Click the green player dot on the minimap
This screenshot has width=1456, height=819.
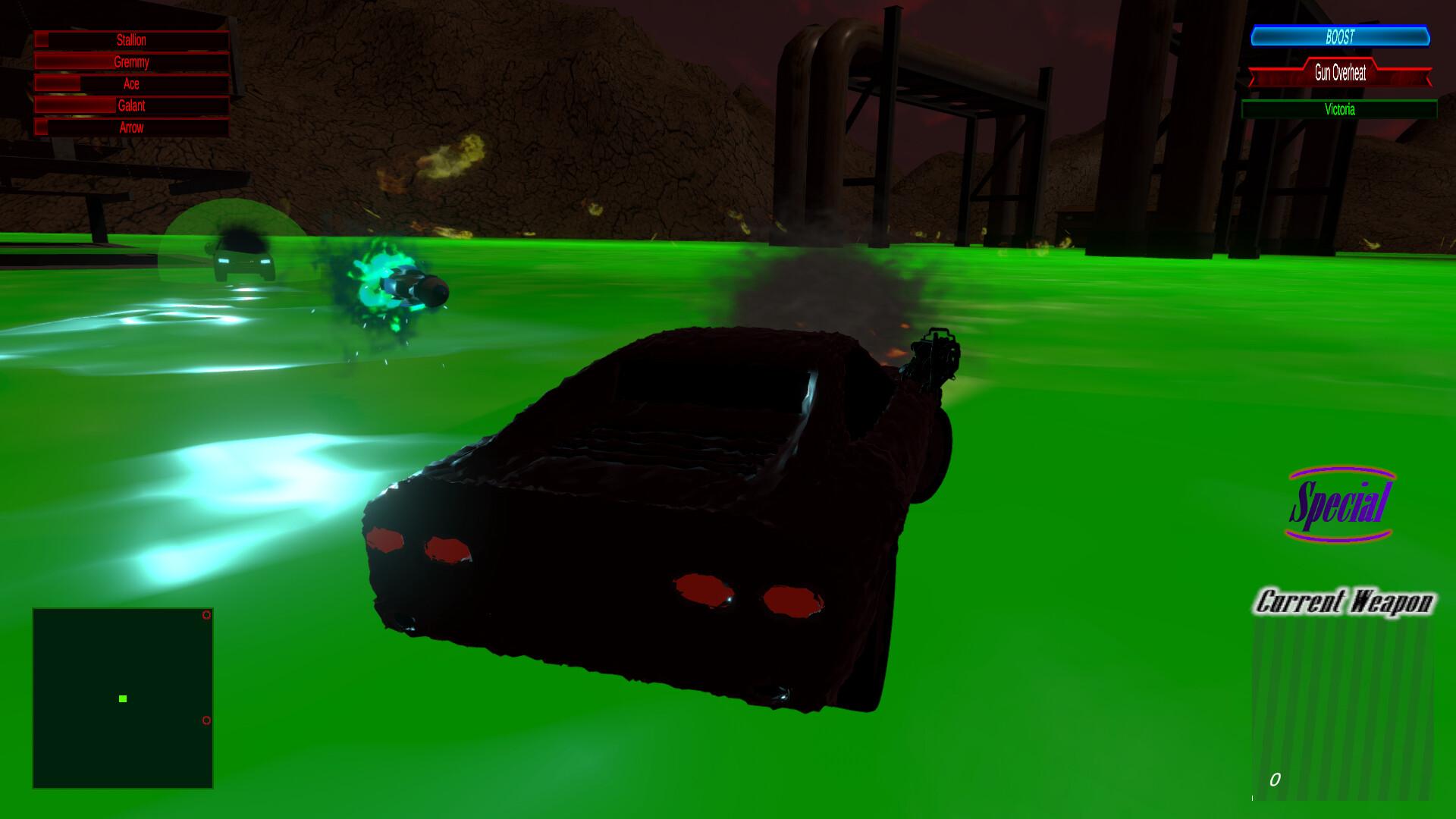coord(122,700)
